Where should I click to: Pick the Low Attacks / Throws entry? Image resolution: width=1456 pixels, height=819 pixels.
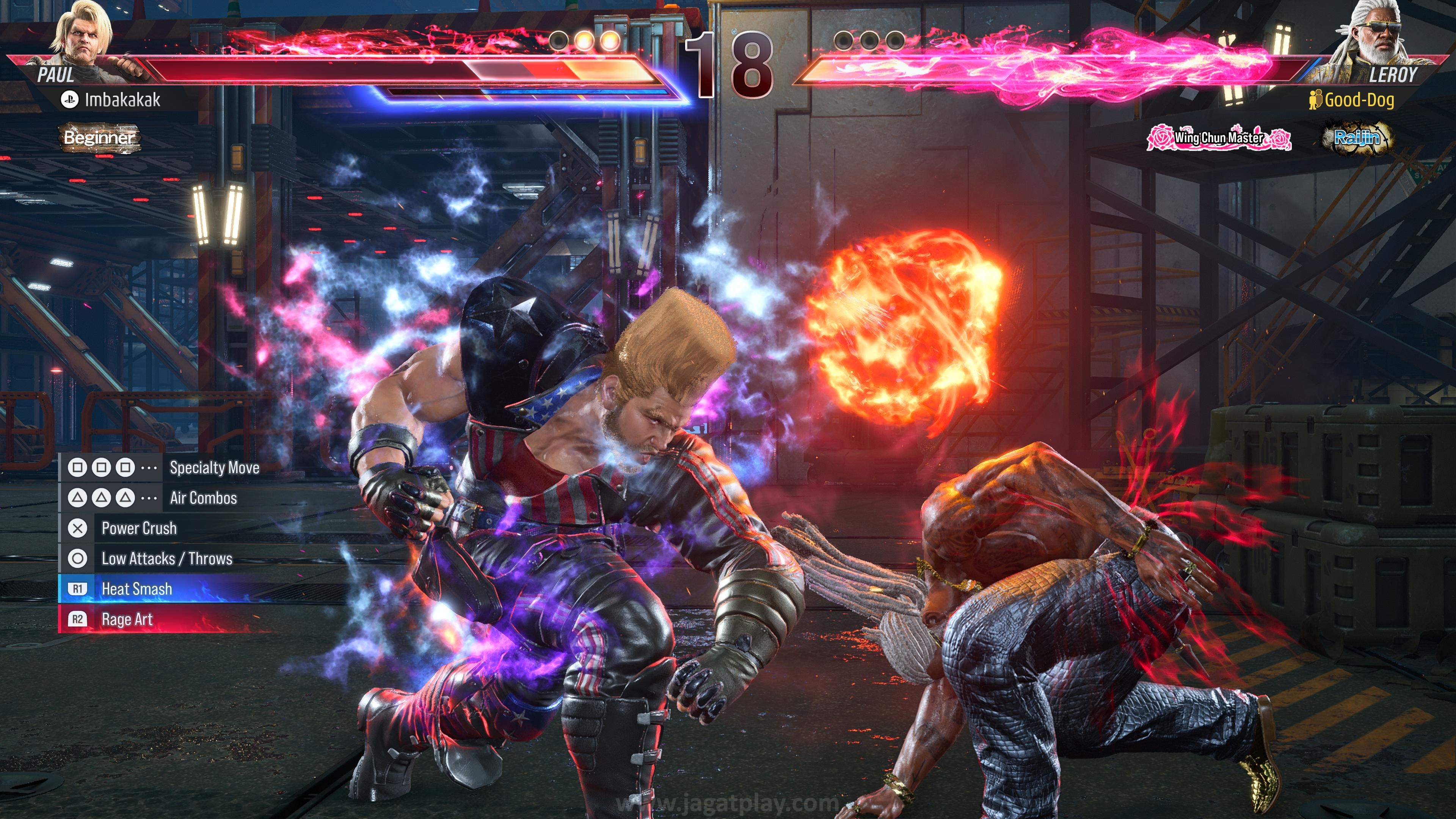167,559
